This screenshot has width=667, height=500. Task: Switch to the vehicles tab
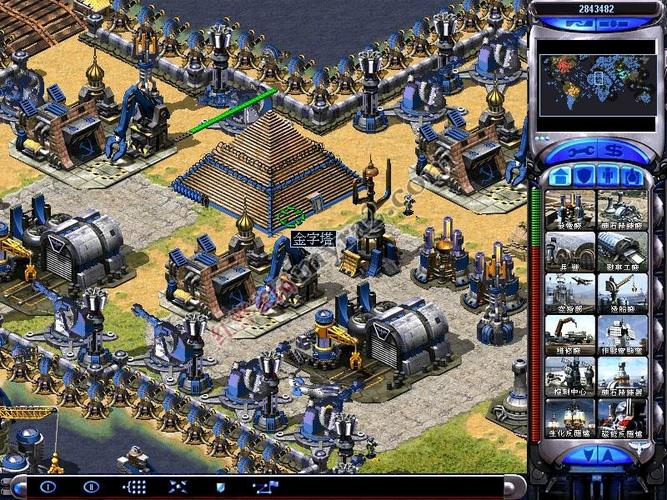click(631, 177)
